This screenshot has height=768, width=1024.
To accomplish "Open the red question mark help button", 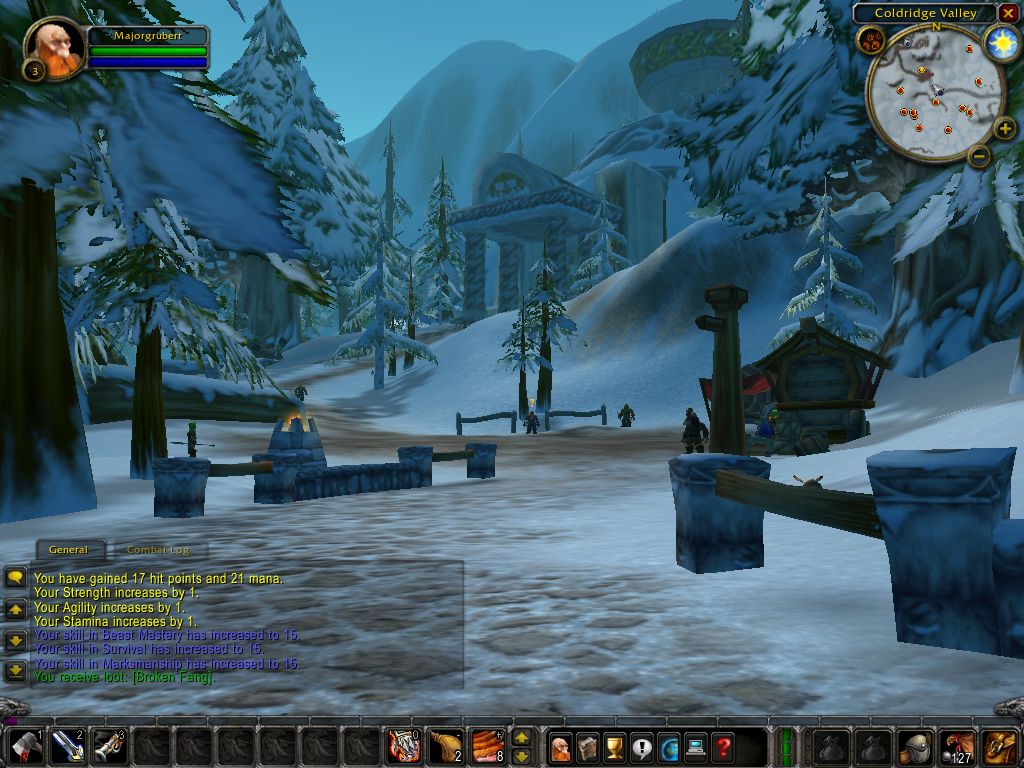I will (722, 746).
